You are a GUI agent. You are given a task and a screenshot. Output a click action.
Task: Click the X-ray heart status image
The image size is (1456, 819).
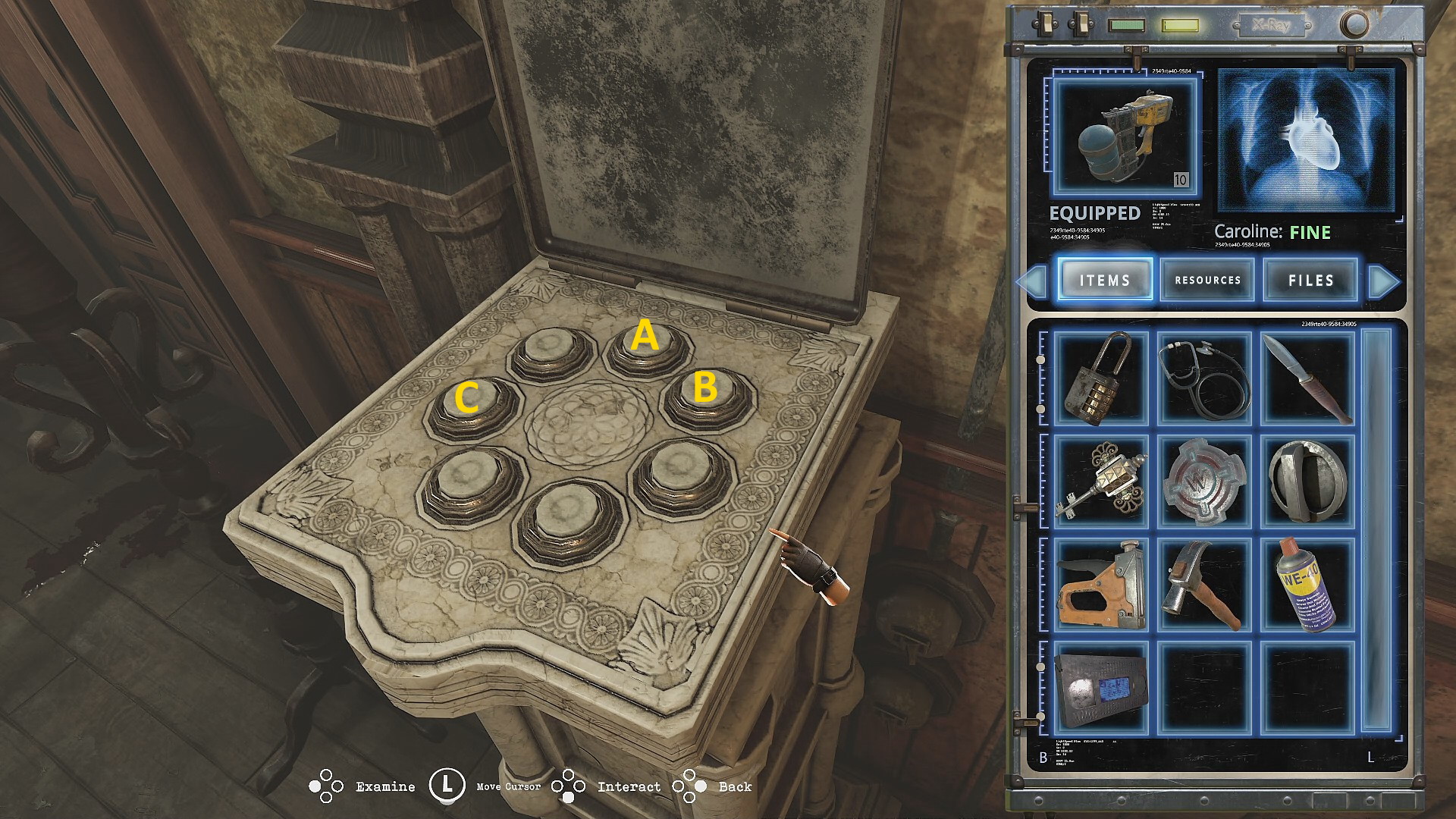pos(1306,140)
